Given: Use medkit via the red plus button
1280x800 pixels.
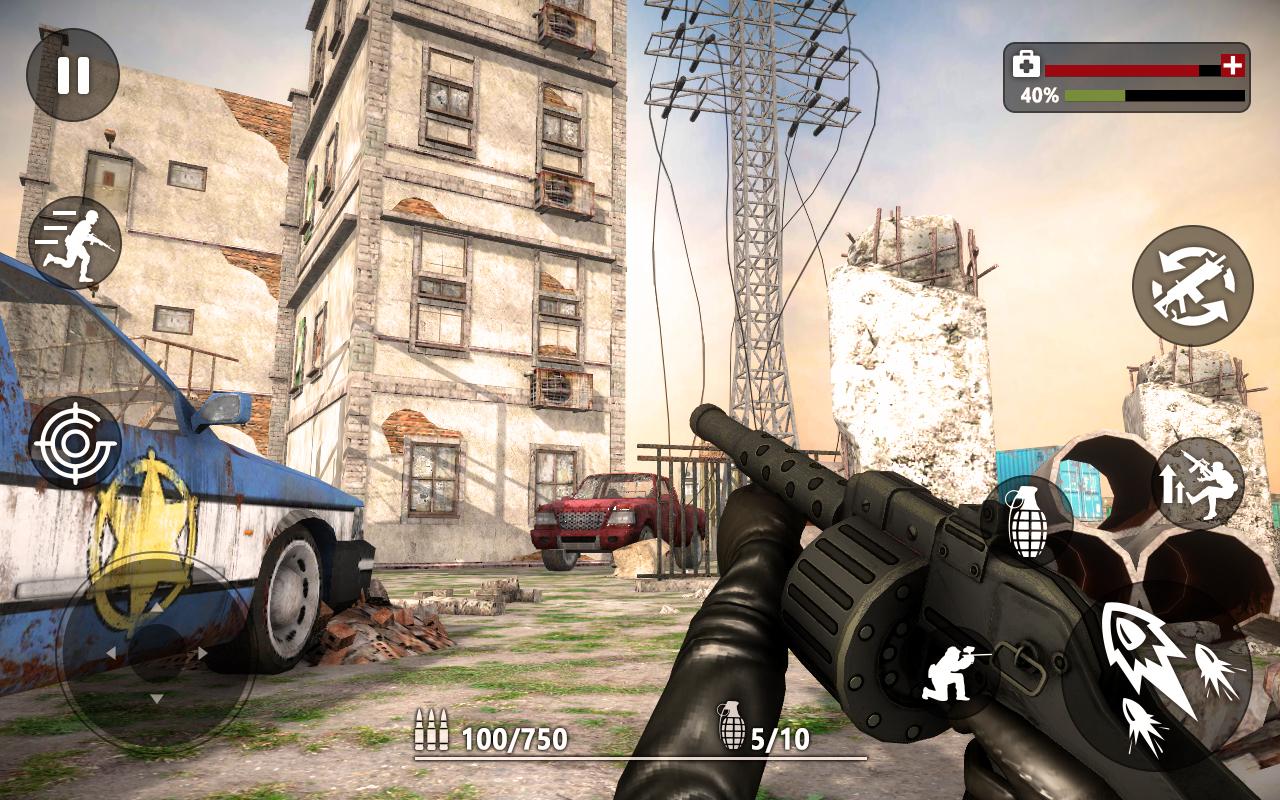Looking at the screenshot, I should point(1234,66).
